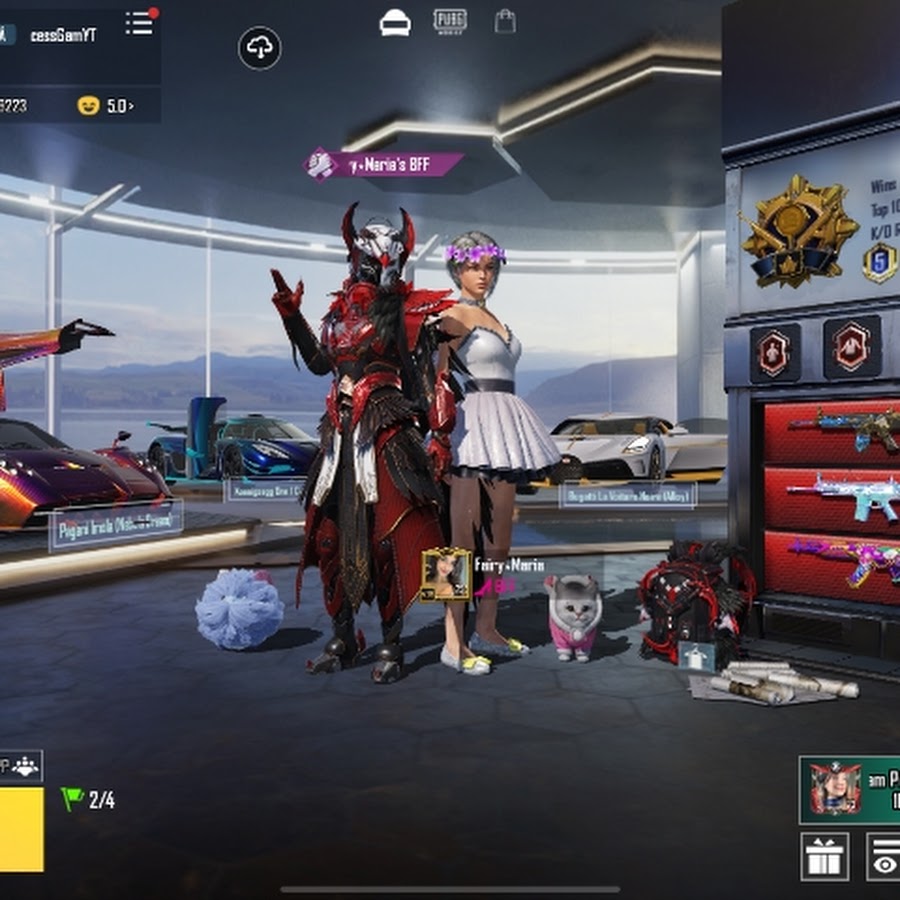The width and height of the screenshot is (900, 900).
Task: Click Fairy Maria's avatar portrait
Action: [446, 575]
